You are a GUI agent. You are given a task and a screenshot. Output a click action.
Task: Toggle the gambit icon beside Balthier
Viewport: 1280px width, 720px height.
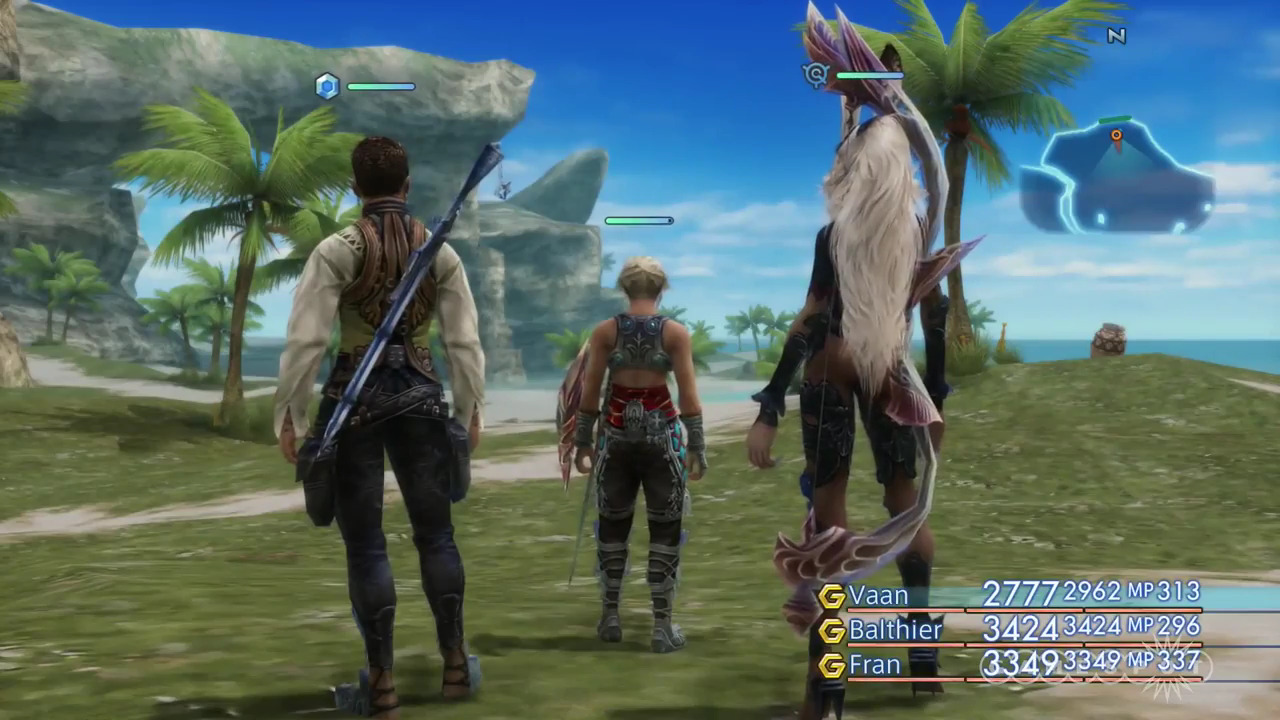(832, 631)
